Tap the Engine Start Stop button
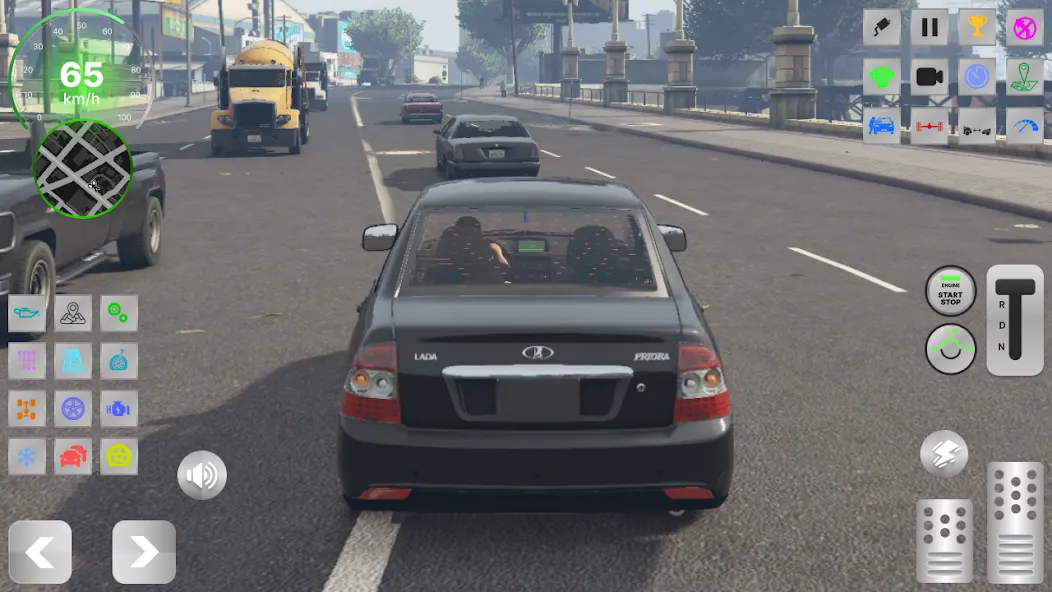This screenshot has height=592, width=1052. tap(950, 292)
